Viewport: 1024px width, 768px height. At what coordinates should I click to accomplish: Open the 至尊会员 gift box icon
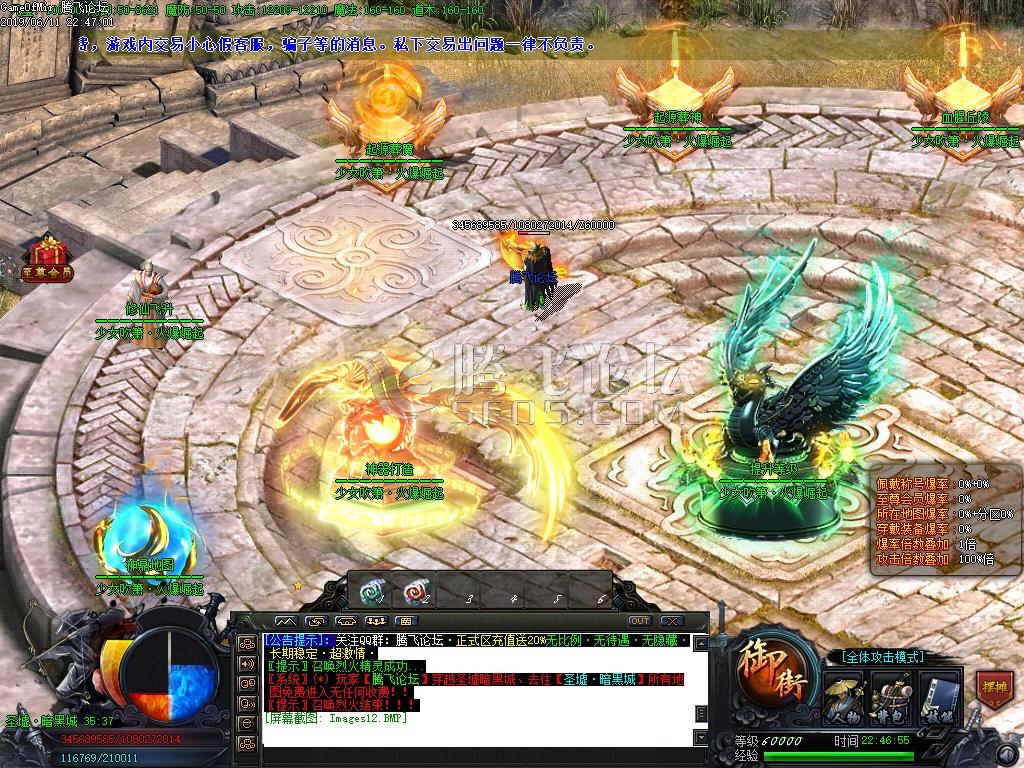pos(46,256)
